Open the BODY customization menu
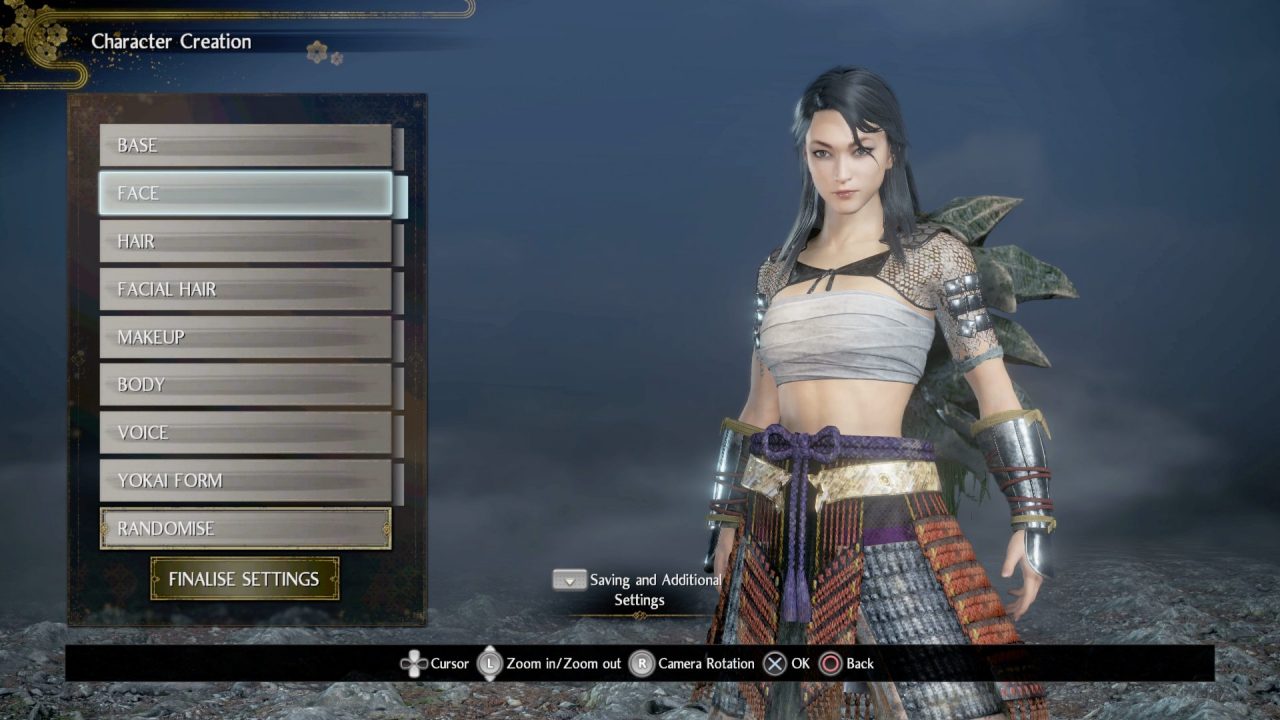Viewport: 1280px width, 720px height. click(x=245, y=385)
